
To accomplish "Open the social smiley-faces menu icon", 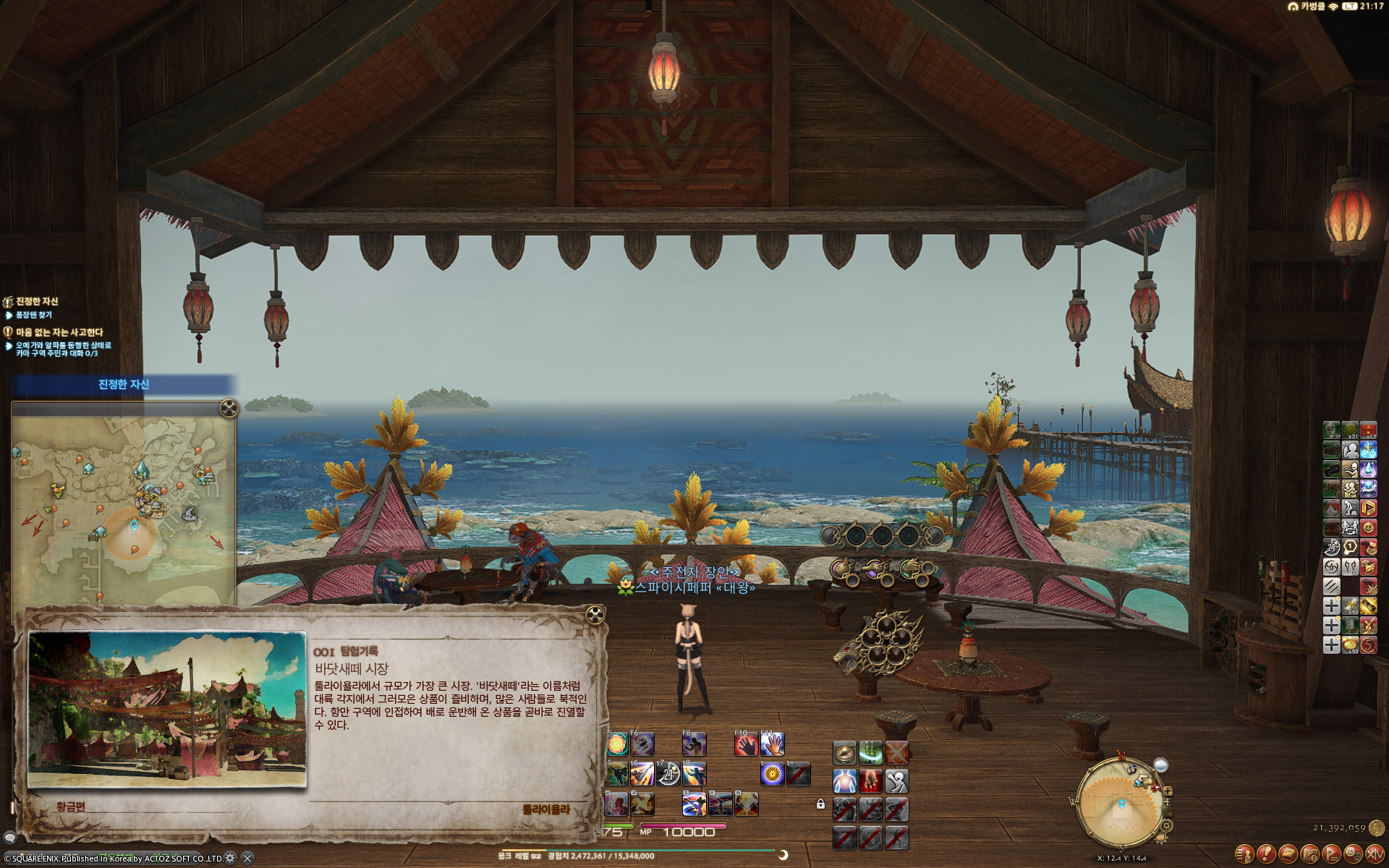I will 1353,854.
